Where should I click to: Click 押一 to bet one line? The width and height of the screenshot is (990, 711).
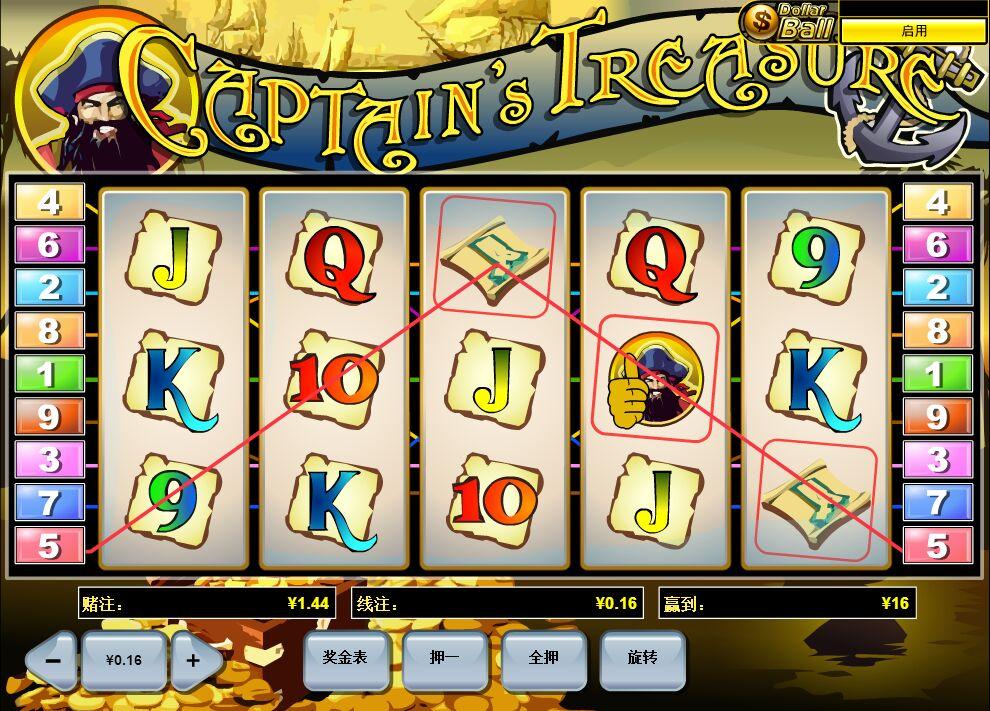444,658
